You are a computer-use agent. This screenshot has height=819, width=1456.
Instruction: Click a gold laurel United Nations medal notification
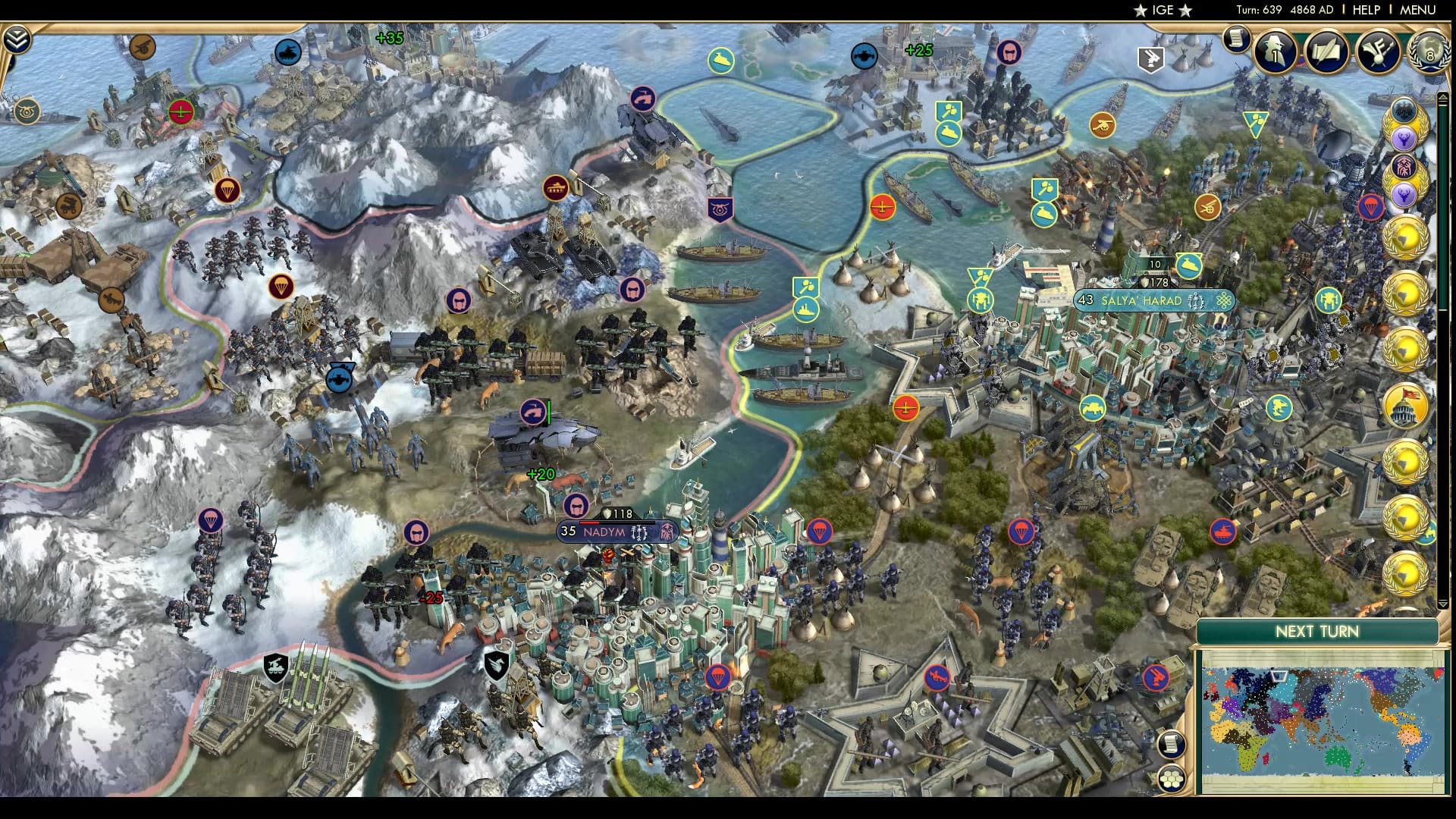point(1407,237)
